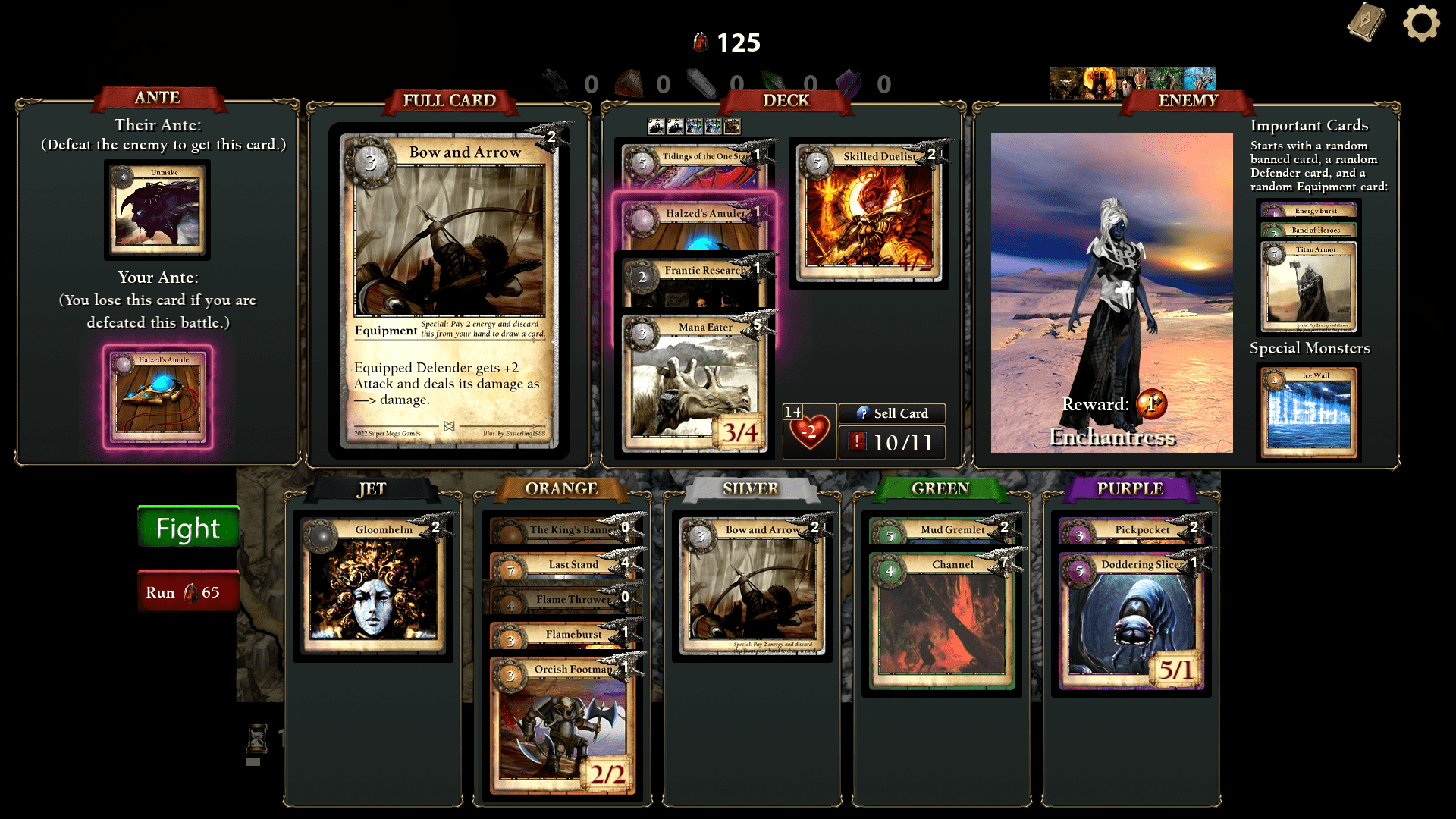The height and width of the screenshot is (819, 1456).
Task: Open the book icon beside the gear
Action: 1367,22
